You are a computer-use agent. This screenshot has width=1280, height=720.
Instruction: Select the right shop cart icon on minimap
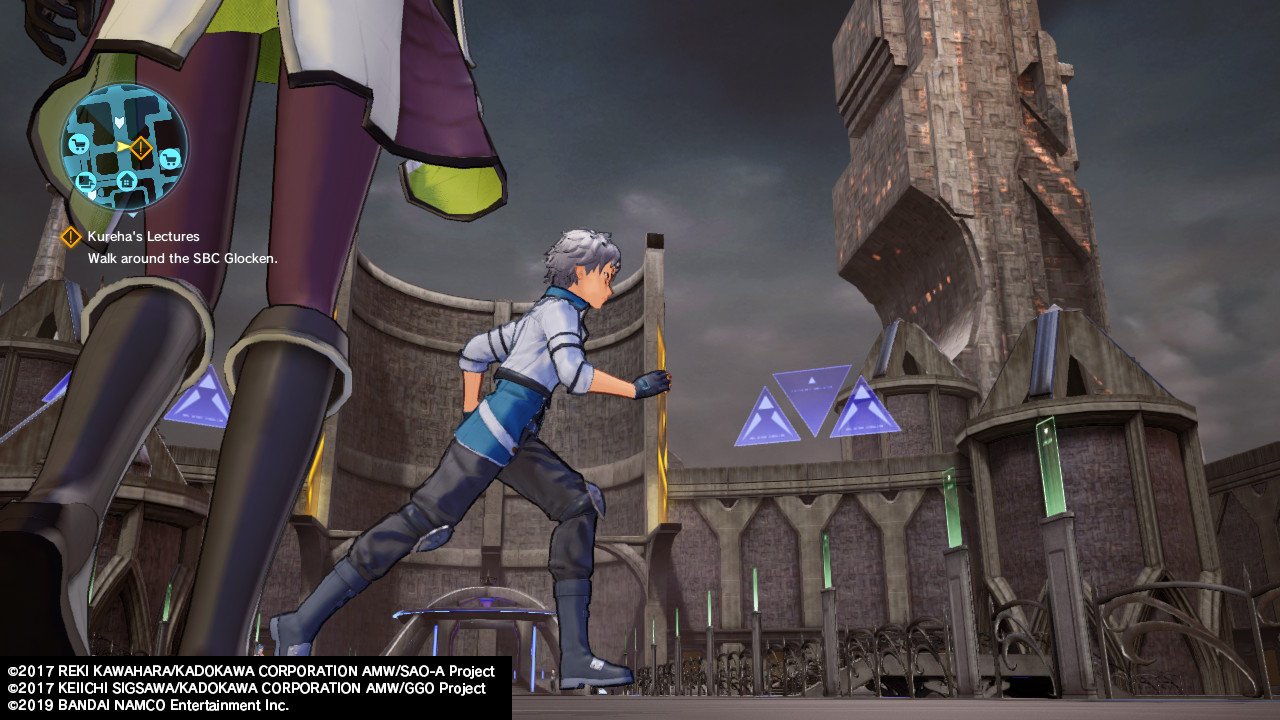[x=171, y=161]
